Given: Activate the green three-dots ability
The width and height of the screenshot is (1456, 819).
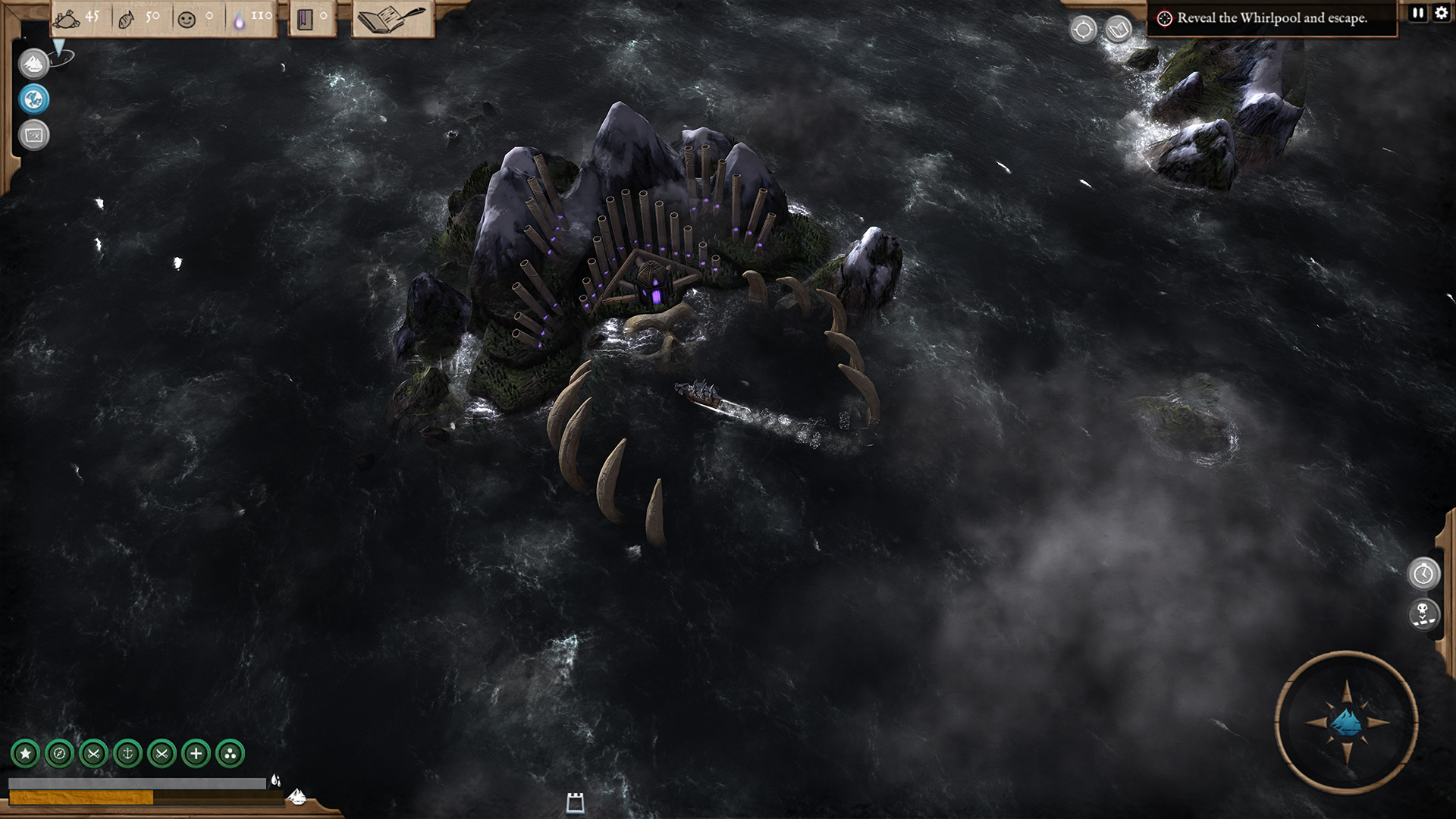Looking at the screenshot, I should coord(230,754).
